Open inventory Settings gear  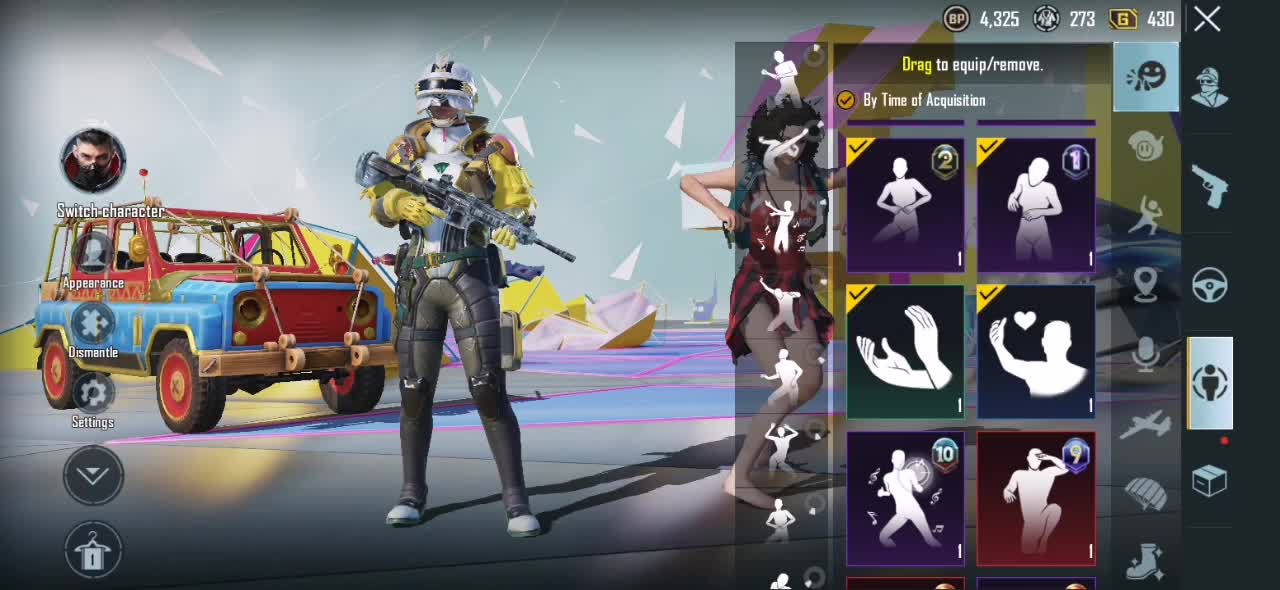(93, 394)
